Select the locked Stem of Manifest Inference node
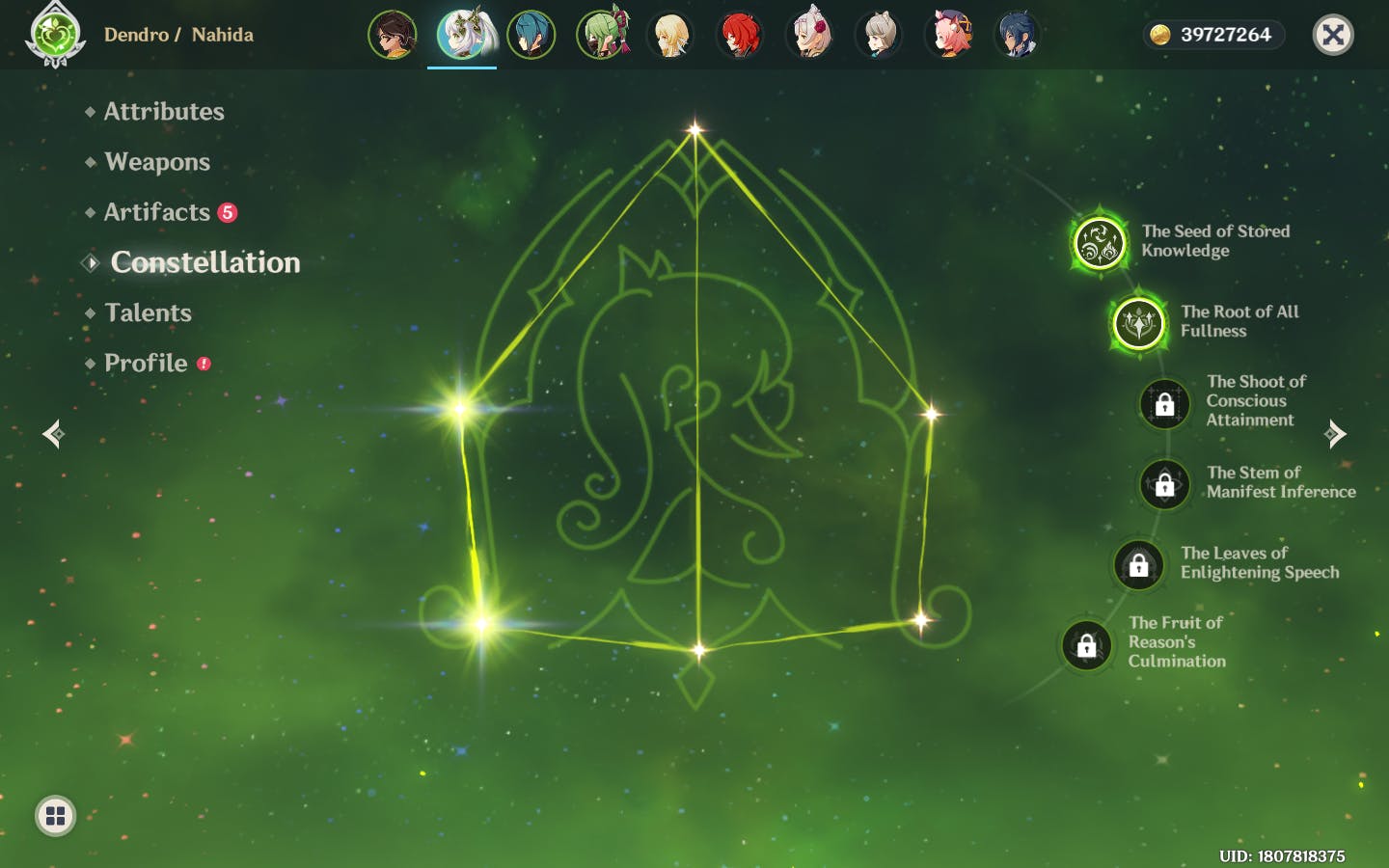1389x868 pixels. pos(1164,483)
